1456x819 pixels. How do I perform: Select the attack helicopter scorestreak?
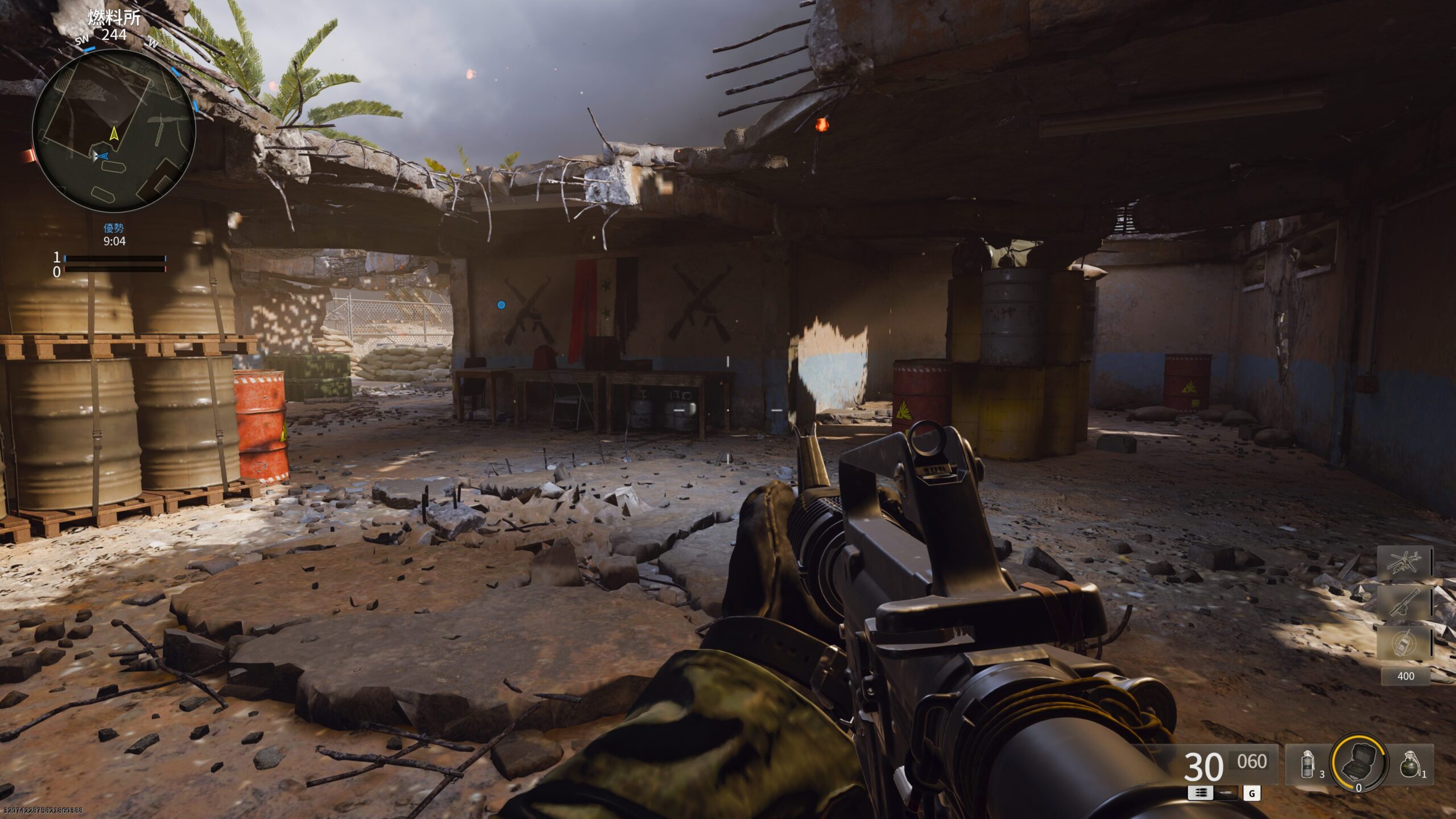1404,563
